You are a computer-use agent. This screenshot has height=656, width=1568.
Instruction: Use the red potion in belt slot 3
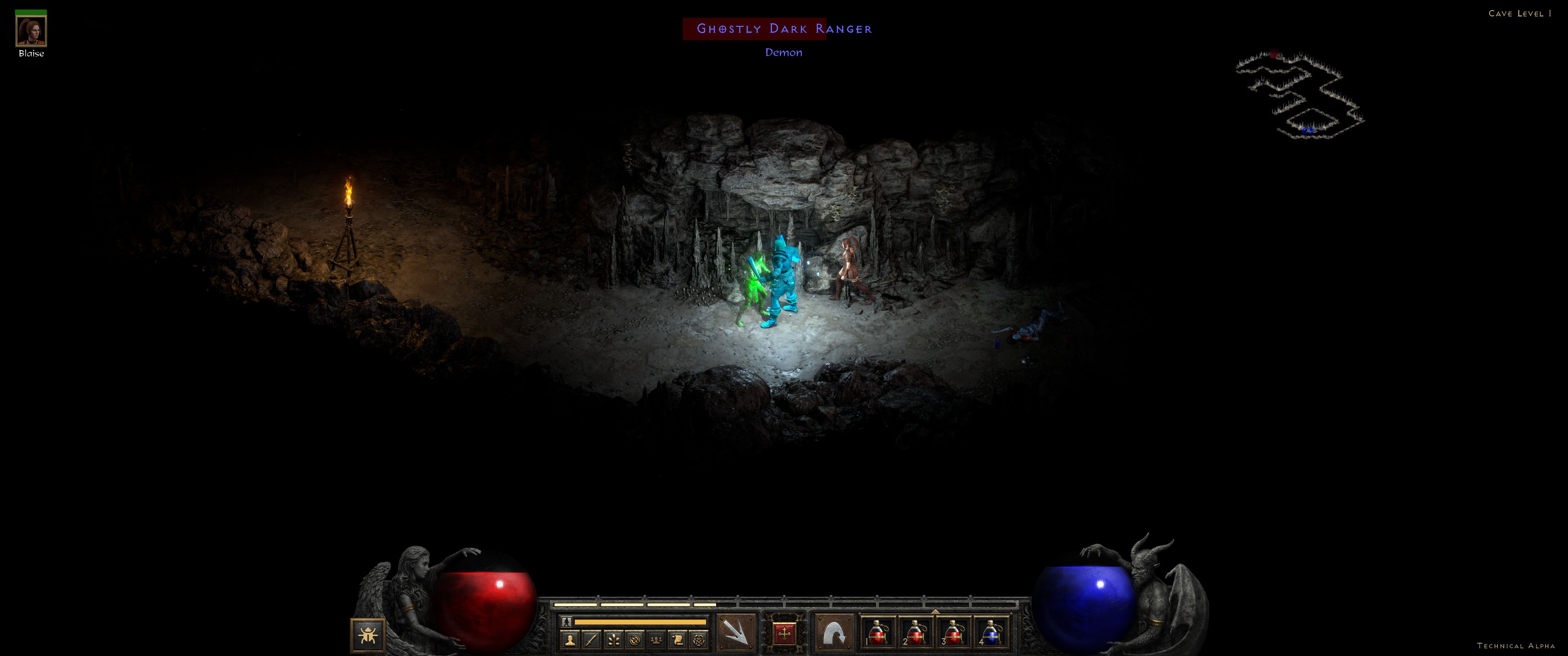pos(953,633)
